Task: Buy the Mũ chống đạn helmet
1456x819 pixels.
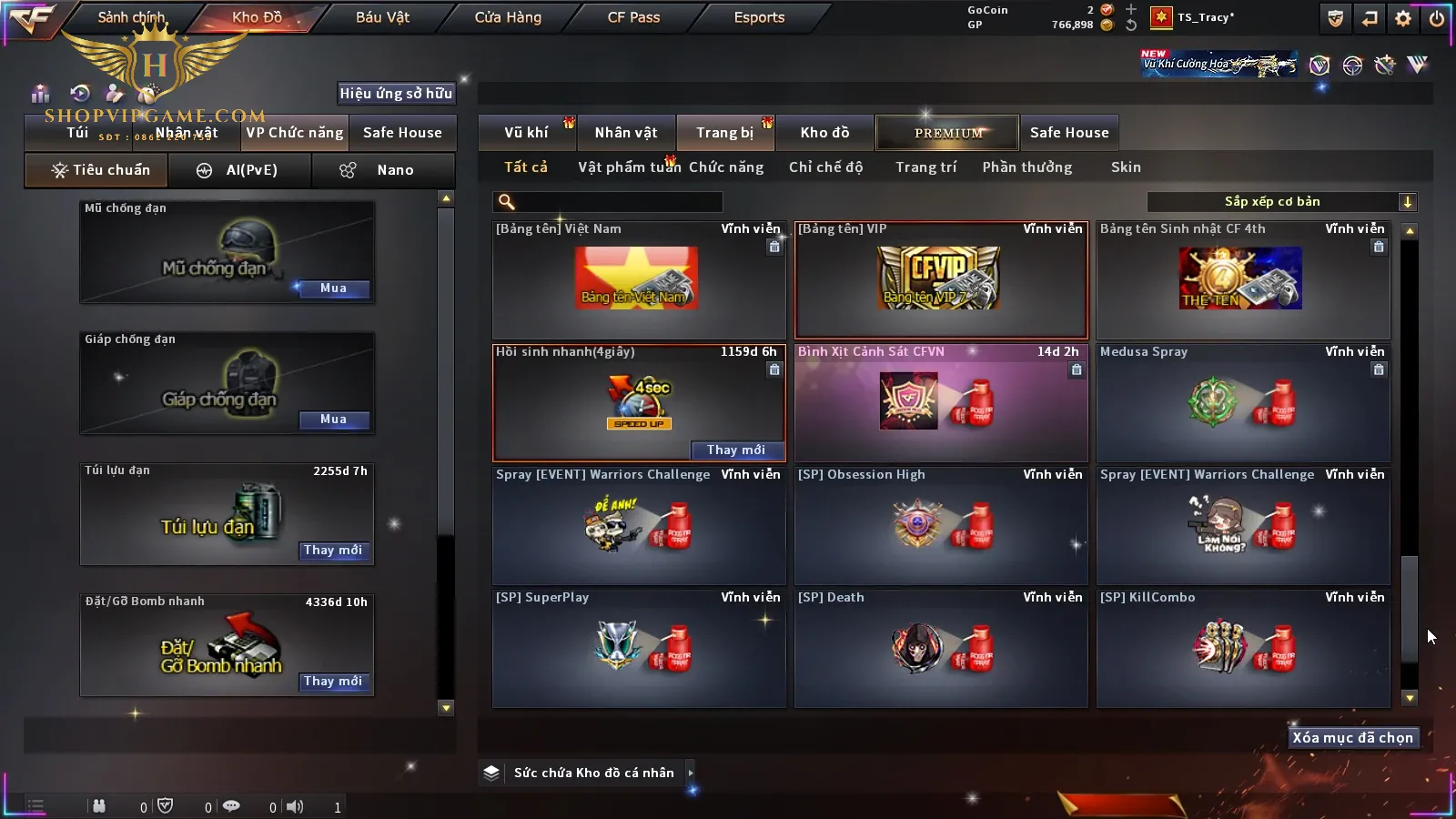Action: 333,288
